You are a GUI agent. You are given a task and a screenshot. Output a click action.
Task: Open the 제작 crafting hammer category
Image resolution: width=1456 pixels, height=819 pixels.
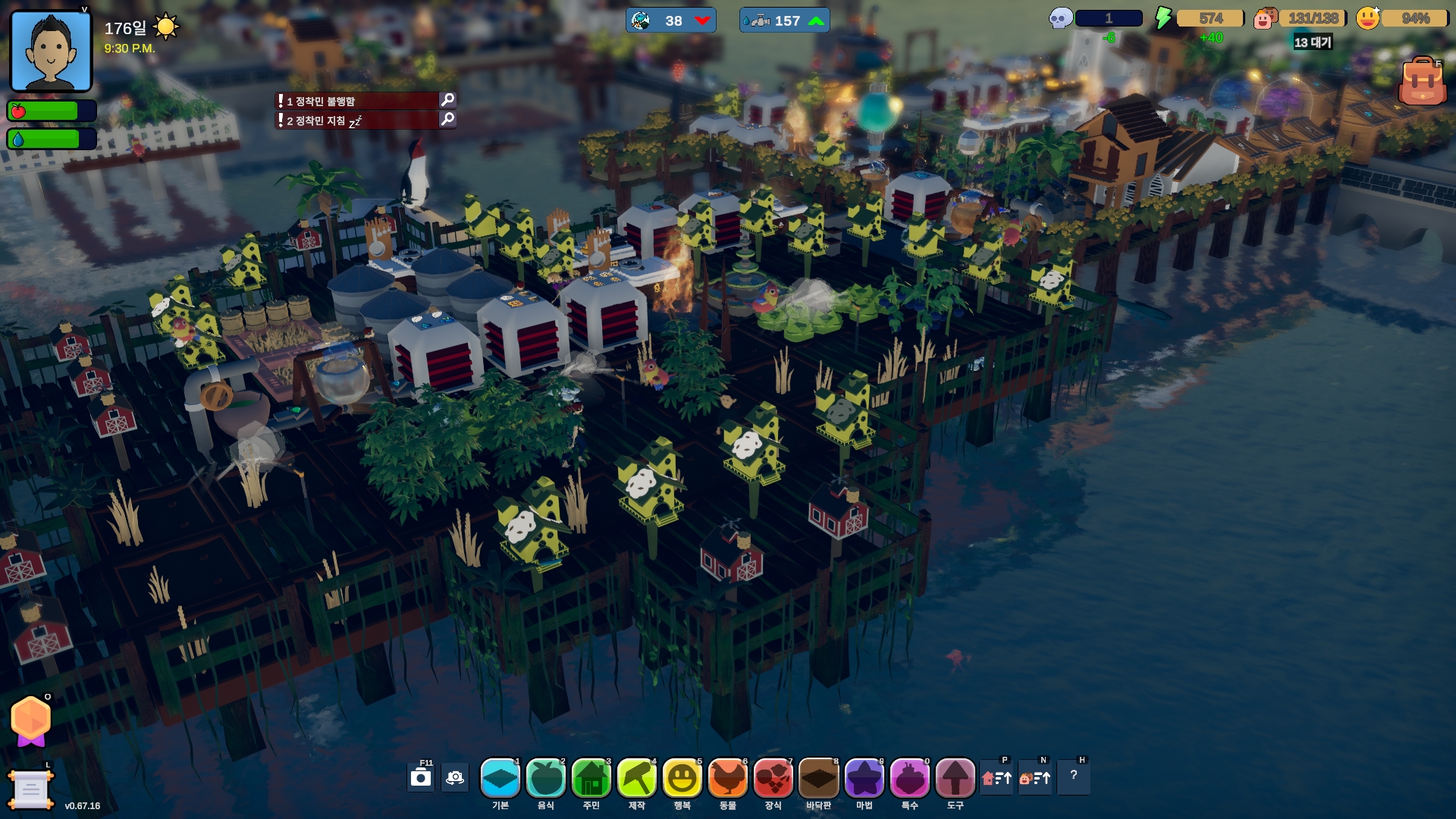tap(637, 778)
